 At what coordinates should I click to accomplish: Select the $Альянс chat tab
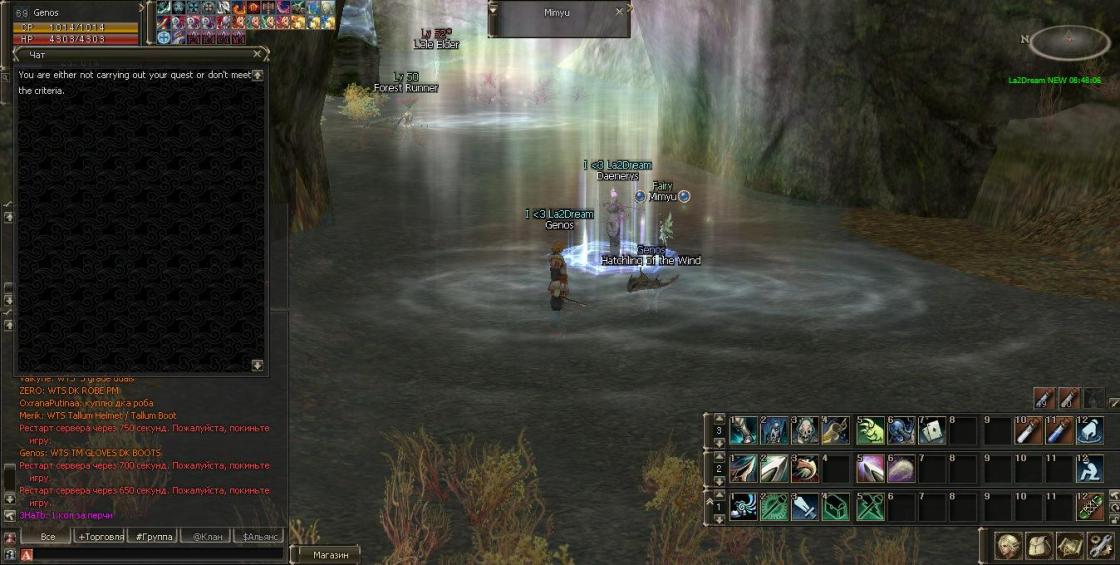[x=258, y=536]
